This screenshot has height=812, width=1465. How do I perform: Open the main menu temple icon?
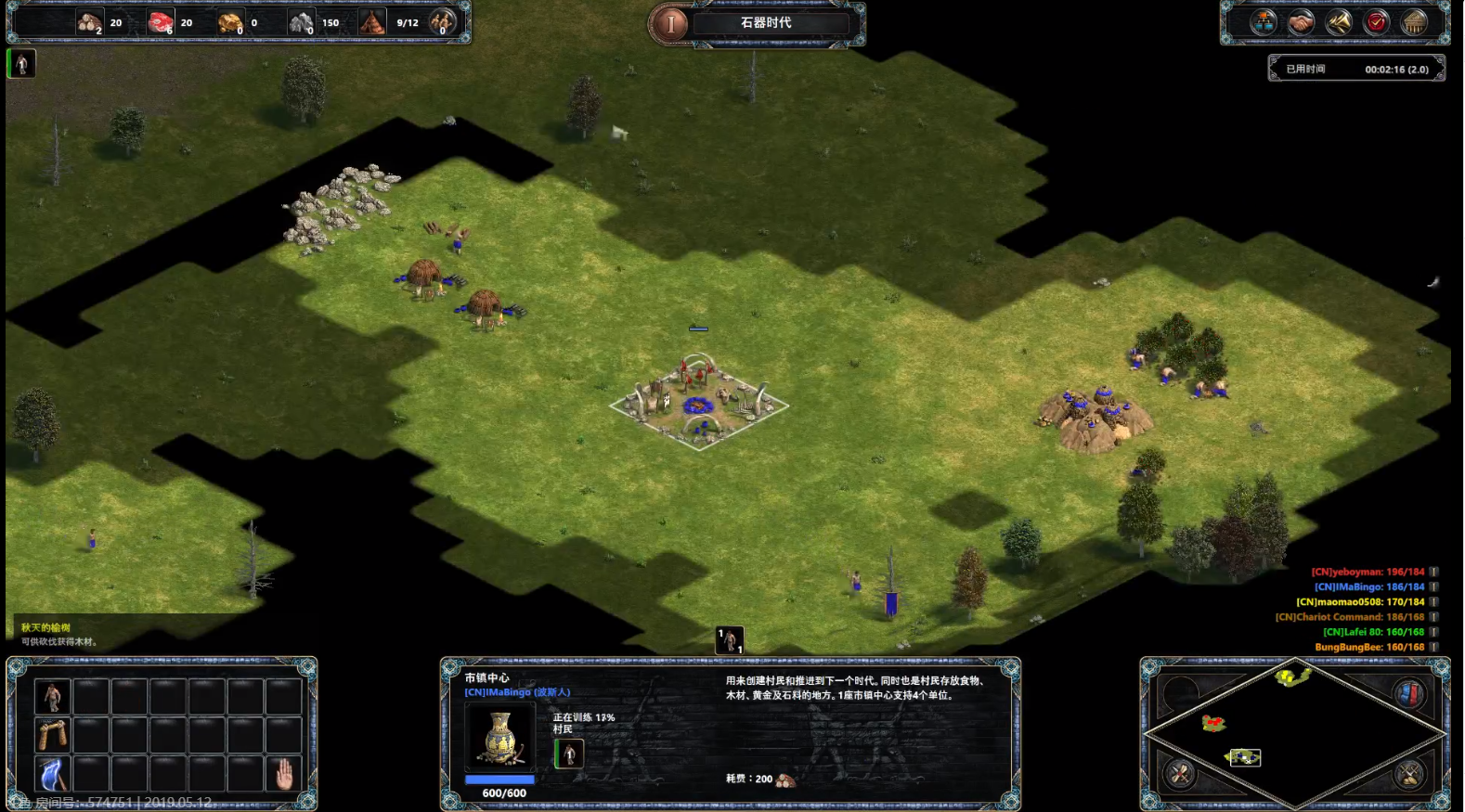(1414, 22)
